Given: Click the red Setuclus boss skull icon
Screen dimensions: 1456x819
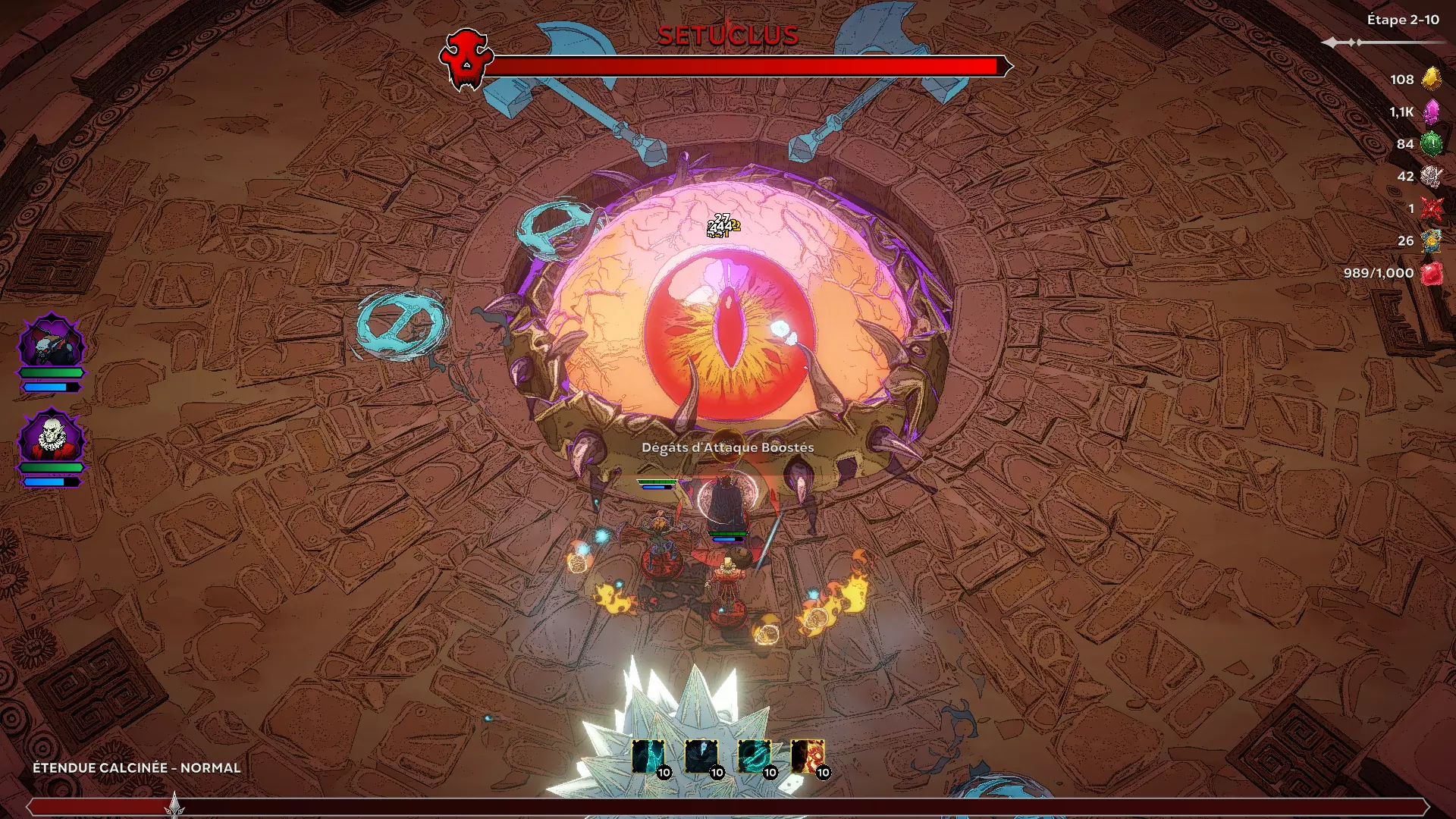Looking at the screenshot, I should click(x=466, y=59).
